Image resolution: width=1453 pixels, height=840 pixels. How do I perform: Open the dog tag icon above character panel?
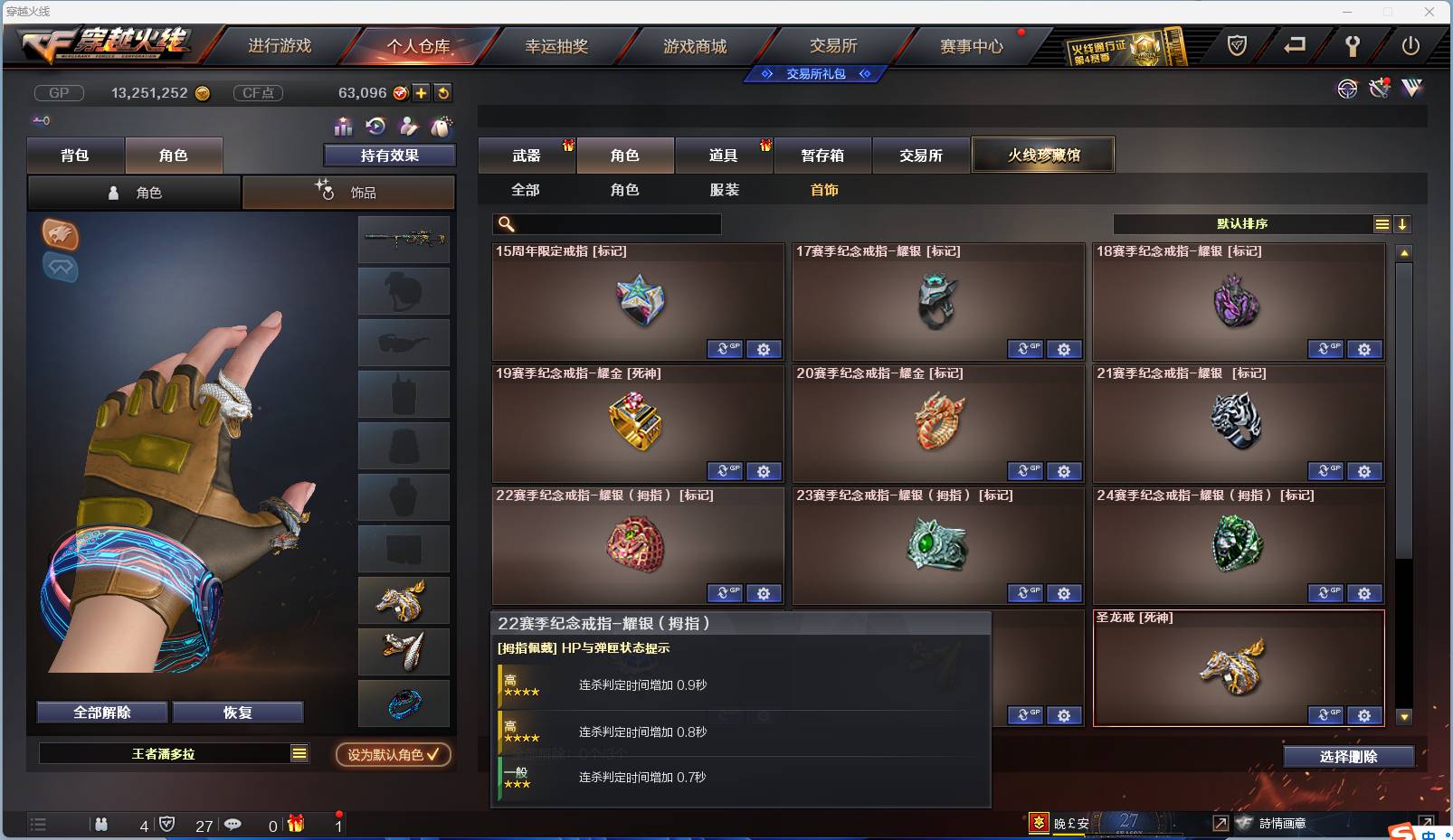pyautogui.click(x=442, y=126)
